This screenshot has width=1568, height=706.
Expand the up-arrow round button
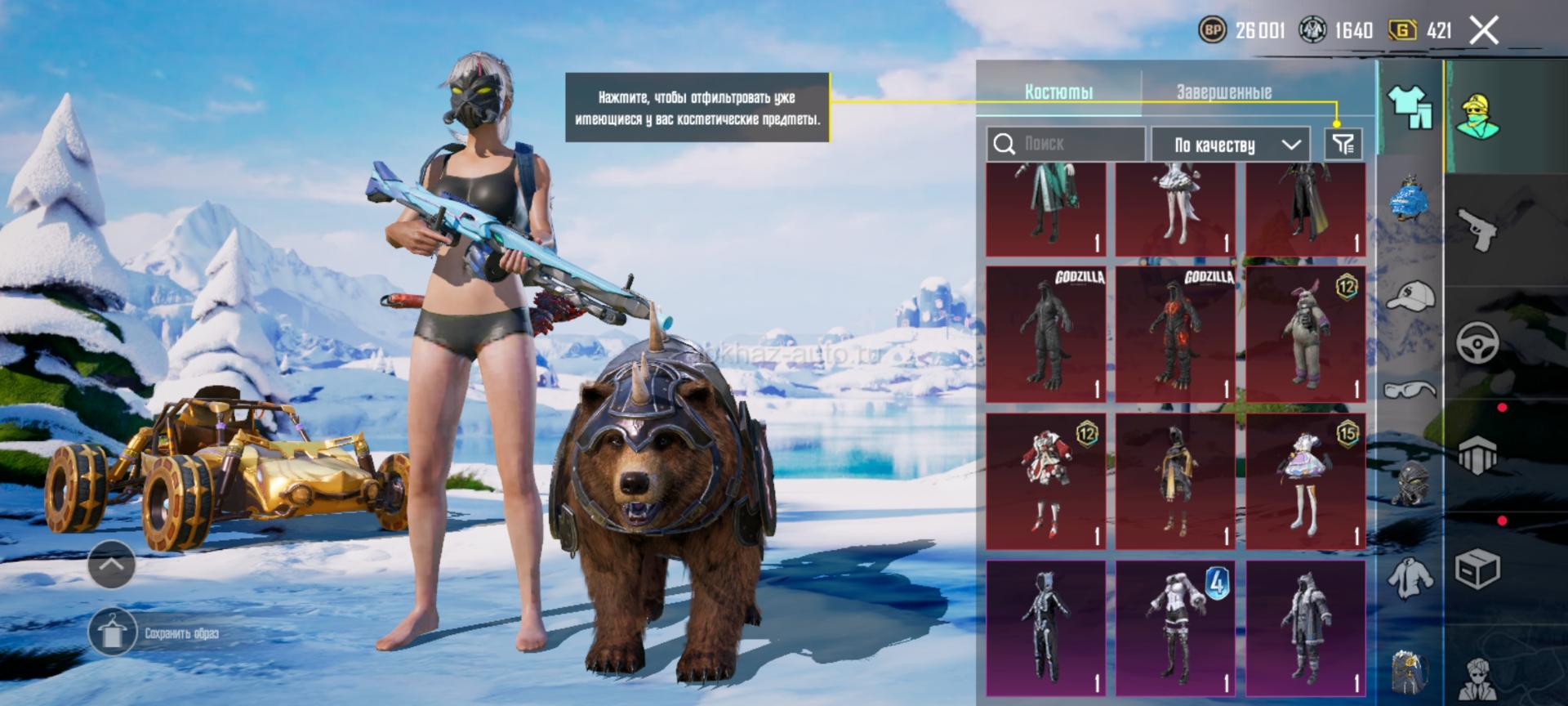coord(112,564)
